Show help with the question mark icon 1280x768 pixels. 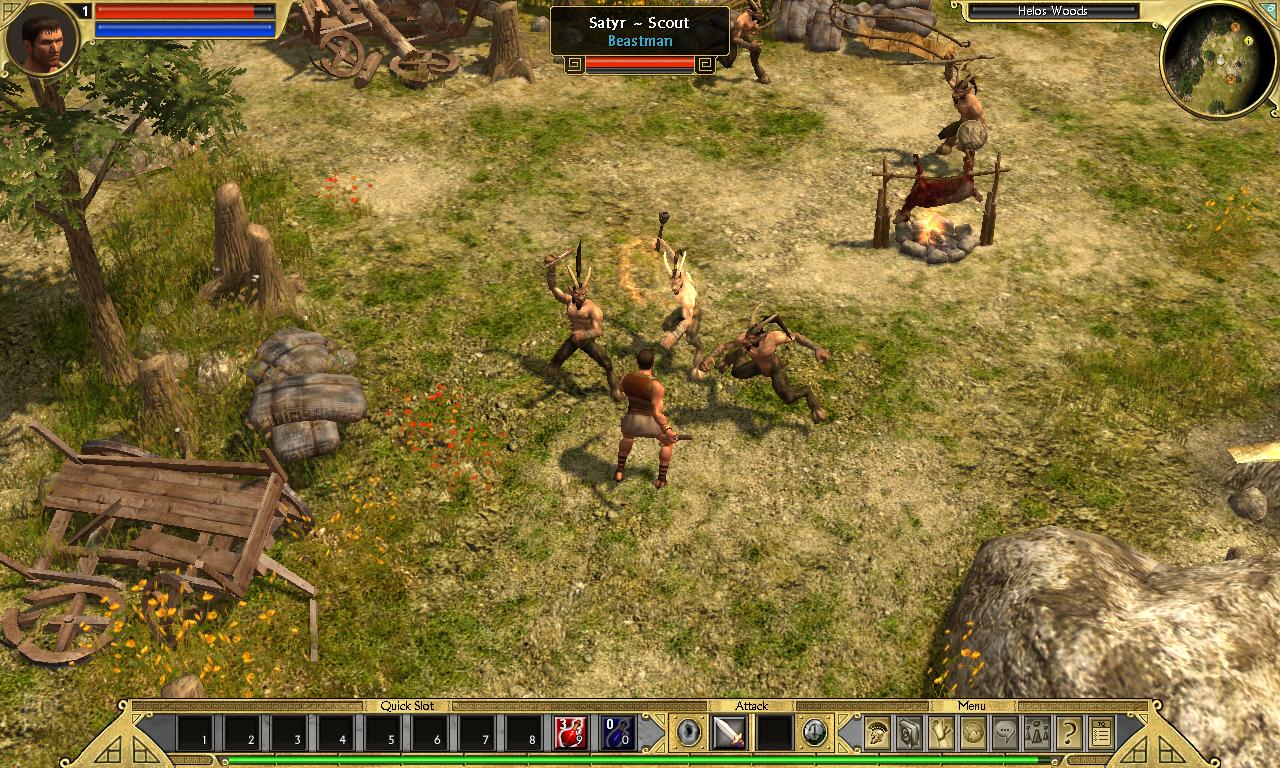point(1069,733)
